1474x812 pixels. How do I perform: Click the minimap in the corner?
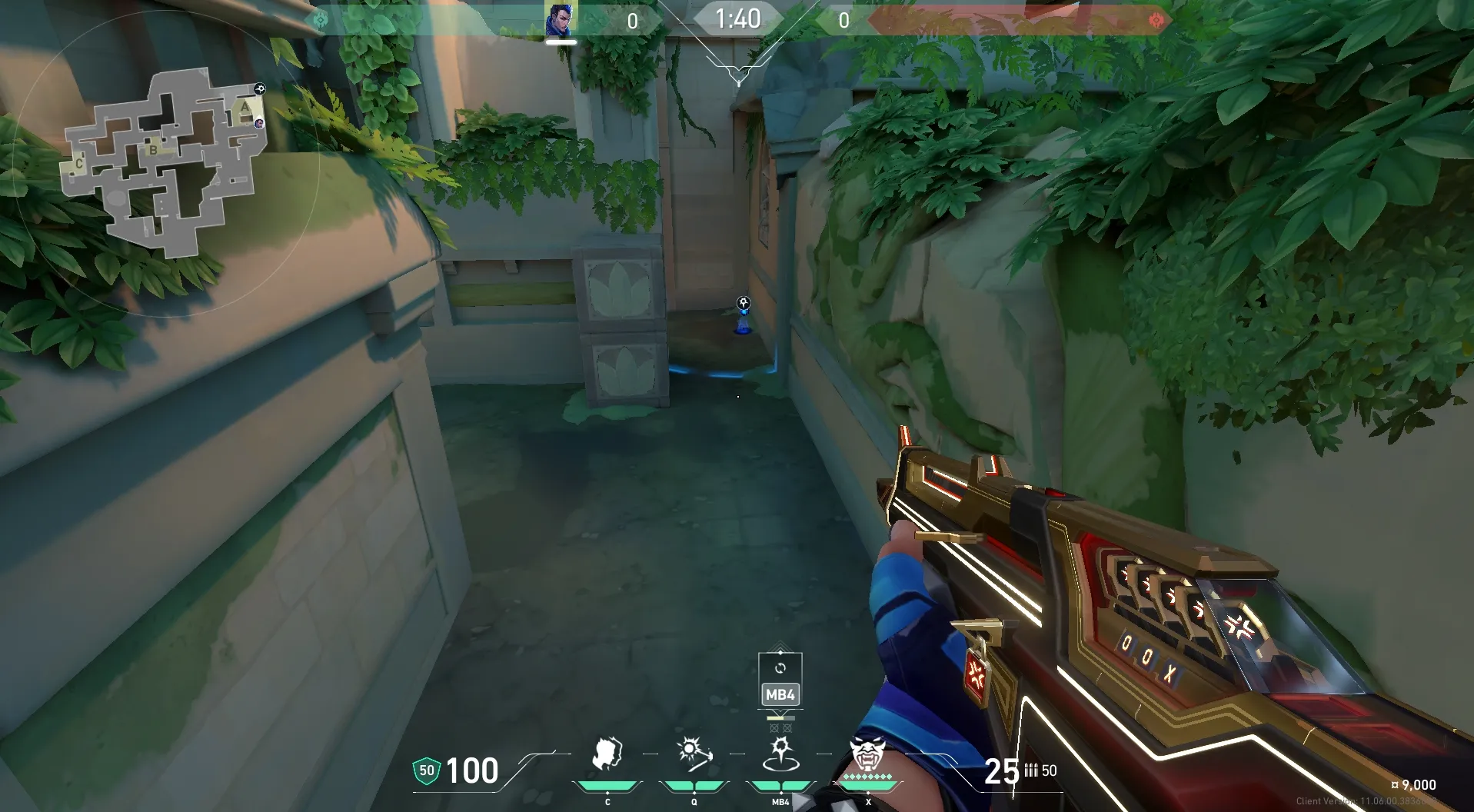(x=165, y=161)
